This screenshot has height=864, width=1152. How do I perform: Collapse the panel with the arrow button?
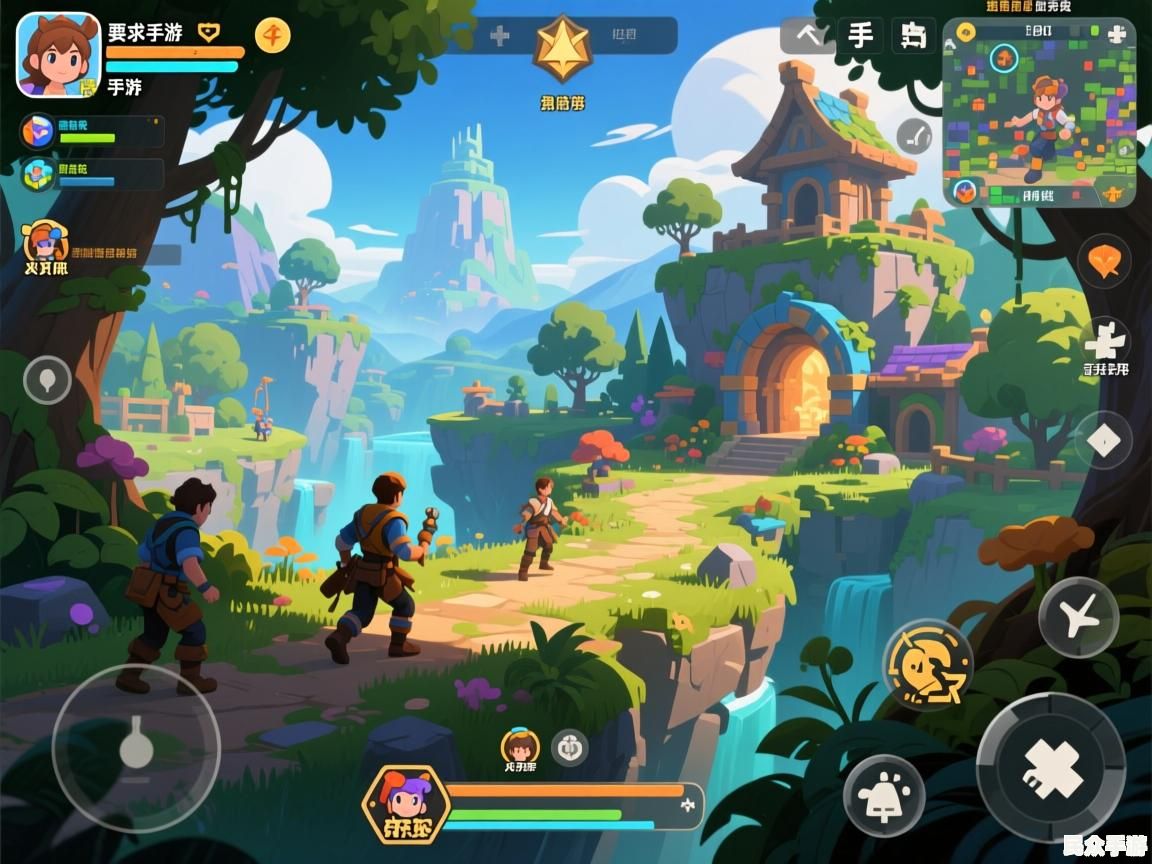tap(807, 36)
